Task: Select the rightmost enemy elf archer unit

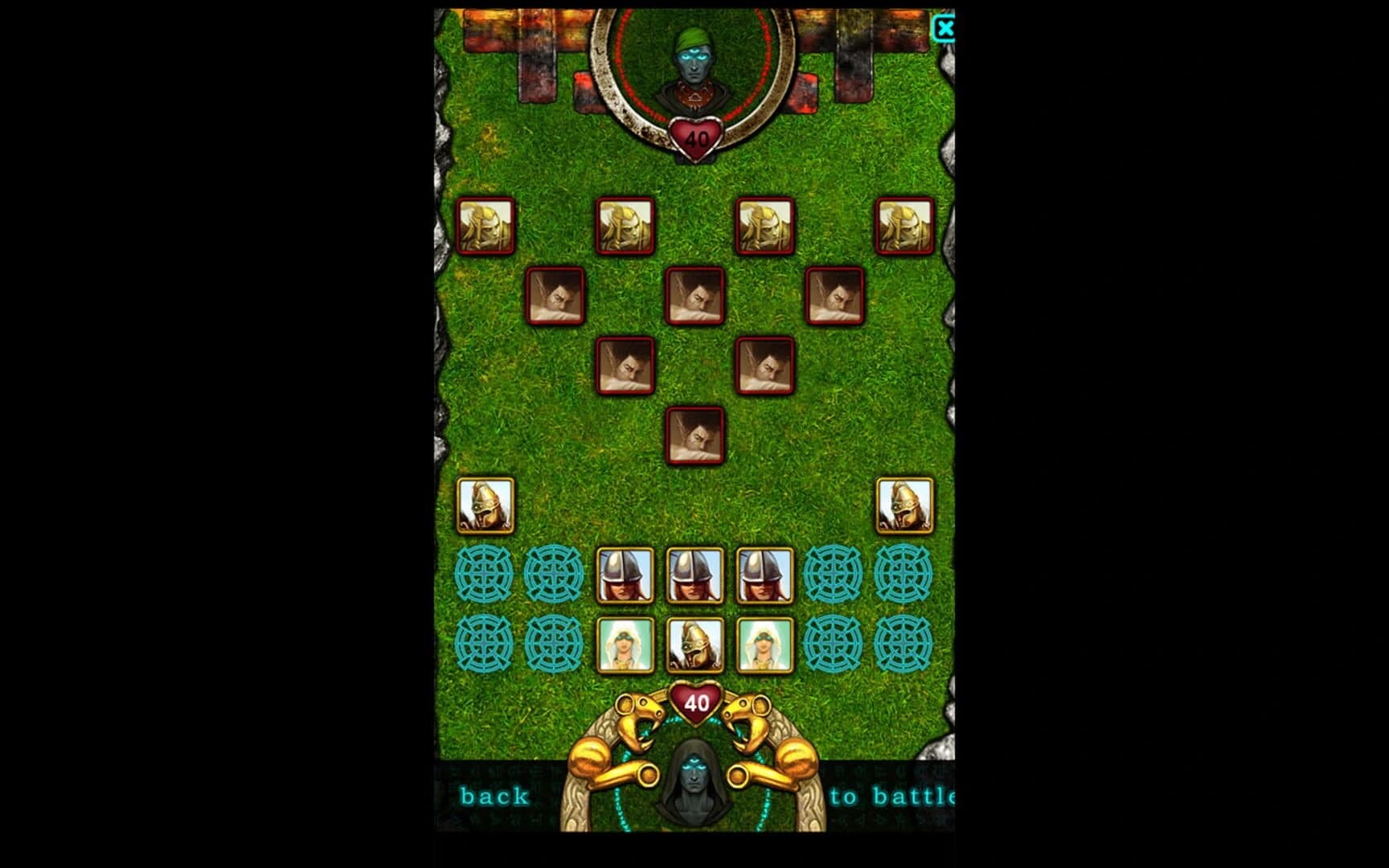Action: (904, 227)
